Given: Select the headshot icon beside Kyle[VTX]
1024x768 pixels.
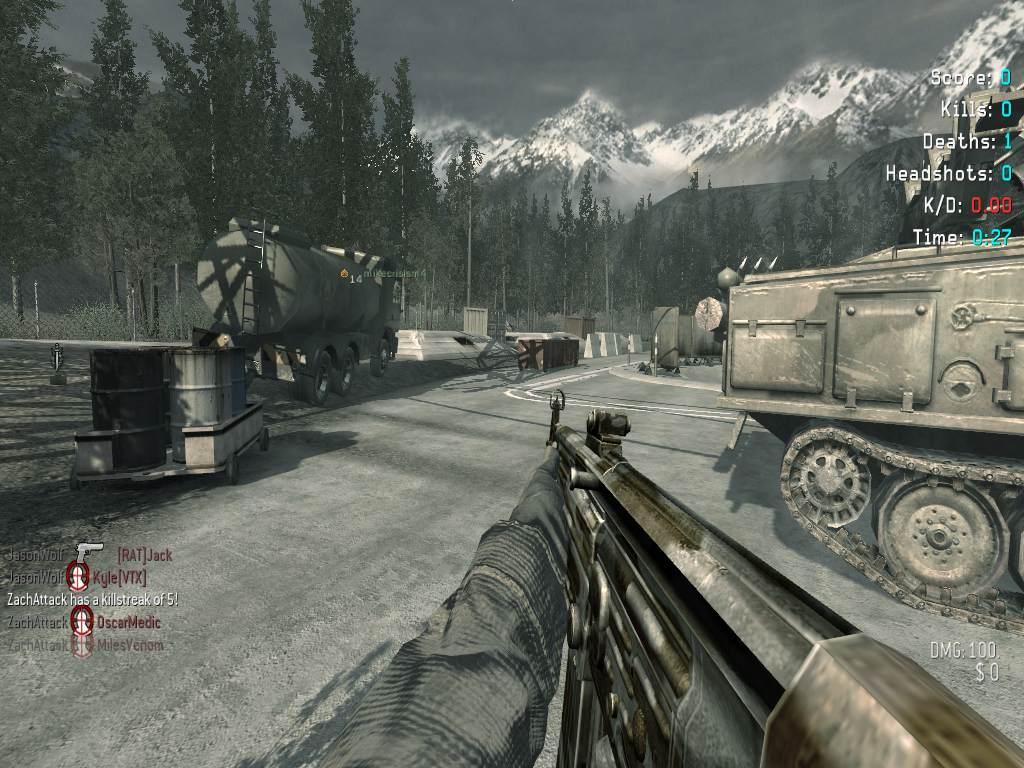Looking at the screenshot, I should coord(78,576).
